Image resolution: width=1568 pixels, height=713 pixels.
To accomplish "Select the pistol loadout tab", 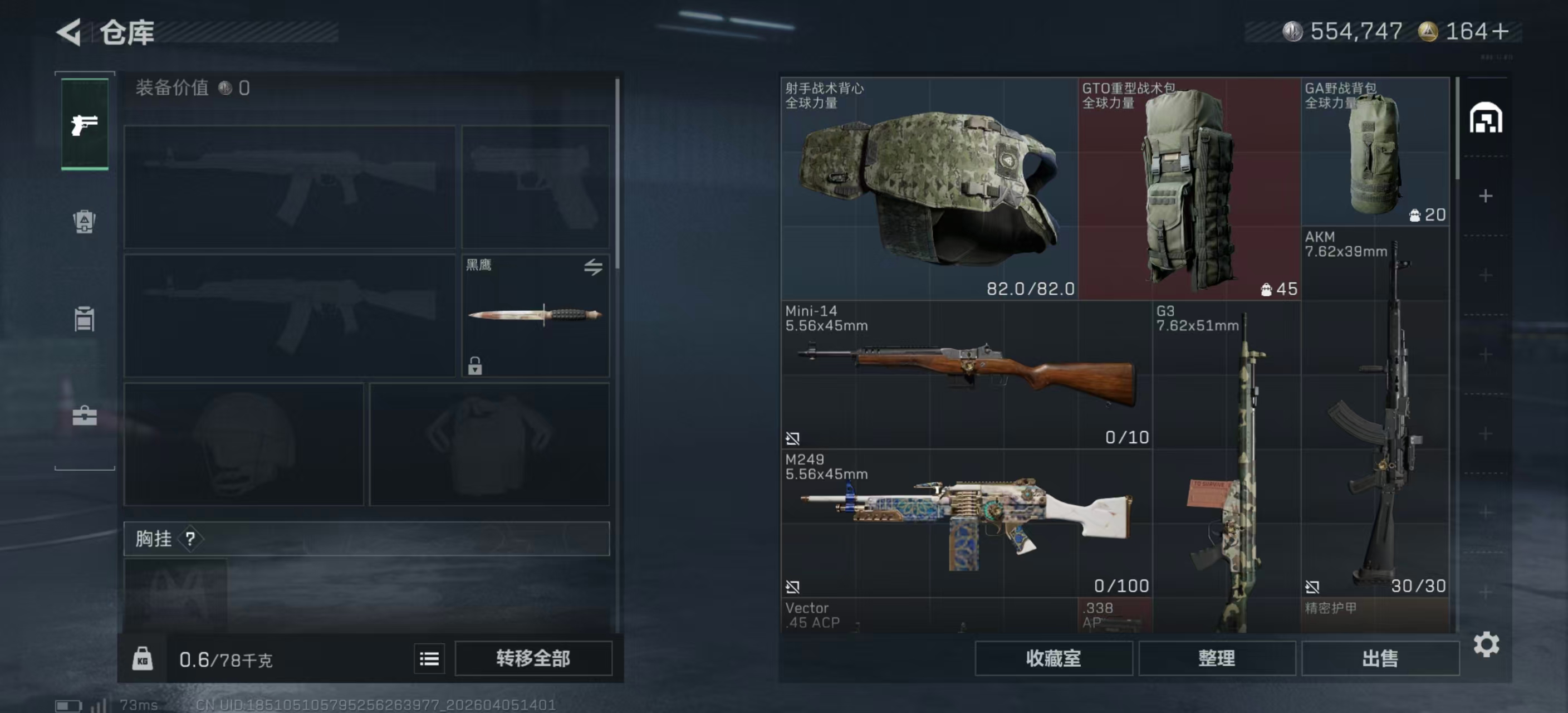I will pyautogui.click(x=85, y=124).
